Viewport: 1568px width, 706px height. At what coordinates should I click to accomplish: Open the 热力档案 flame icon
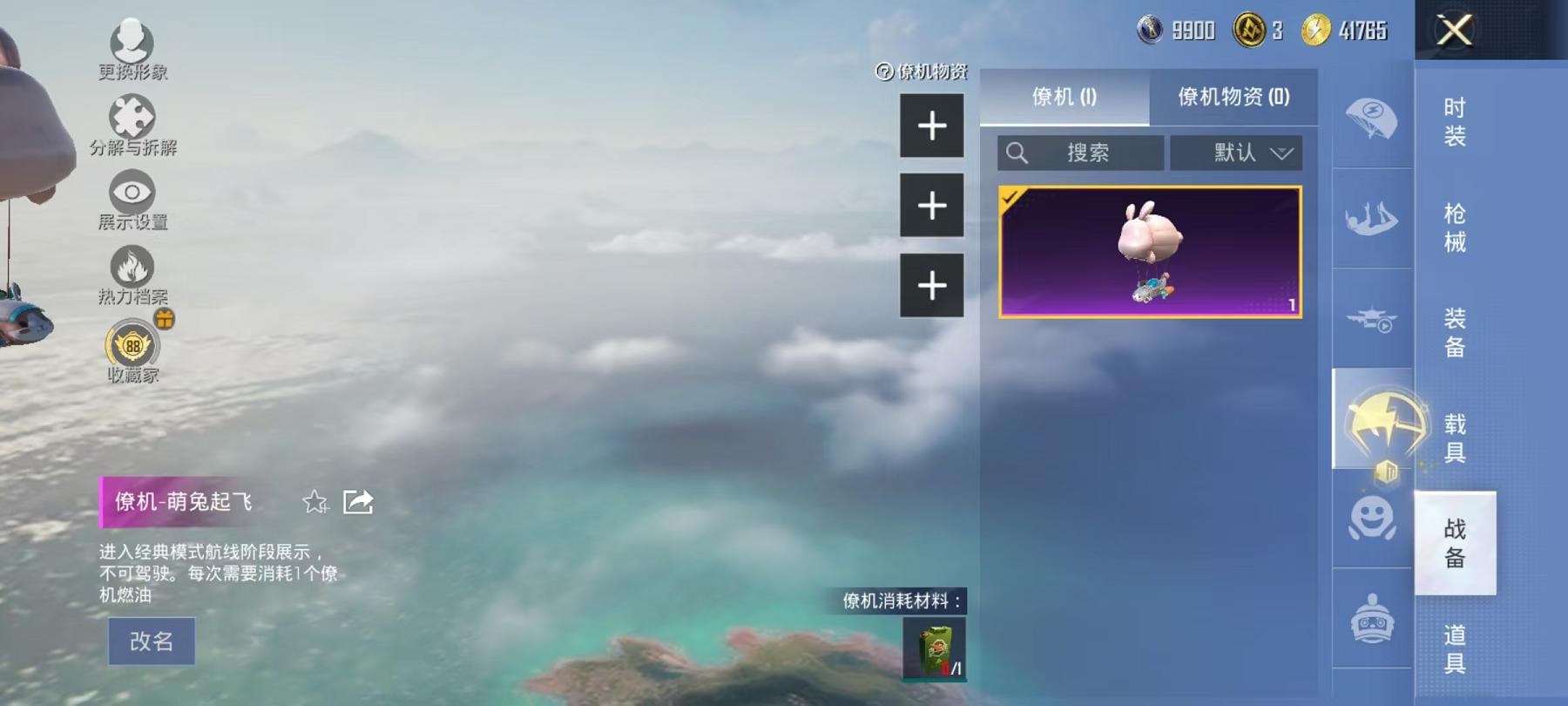131,266
